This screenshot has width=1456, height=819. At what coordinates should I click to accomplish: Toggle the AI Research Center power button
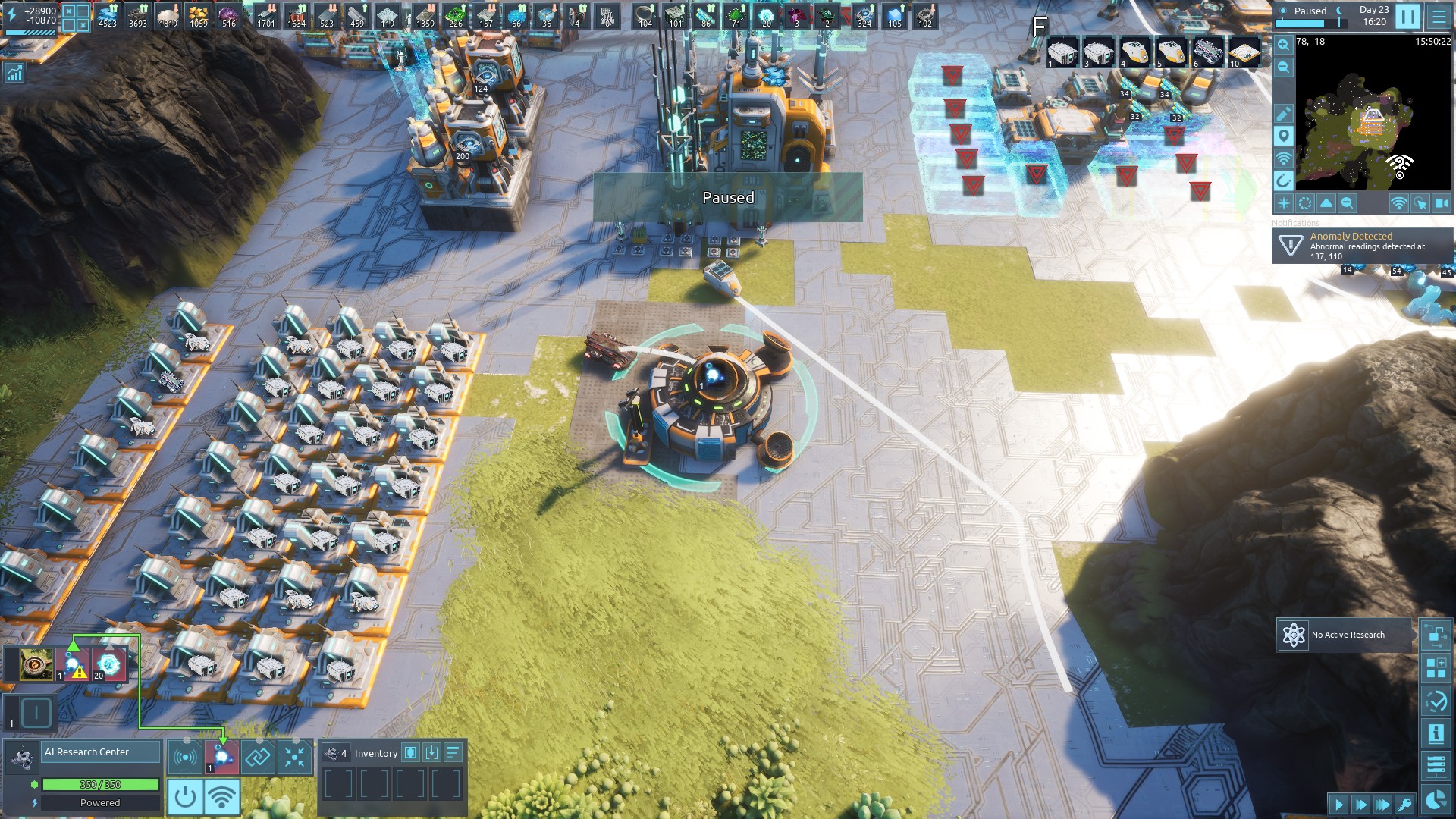point(185,798)
